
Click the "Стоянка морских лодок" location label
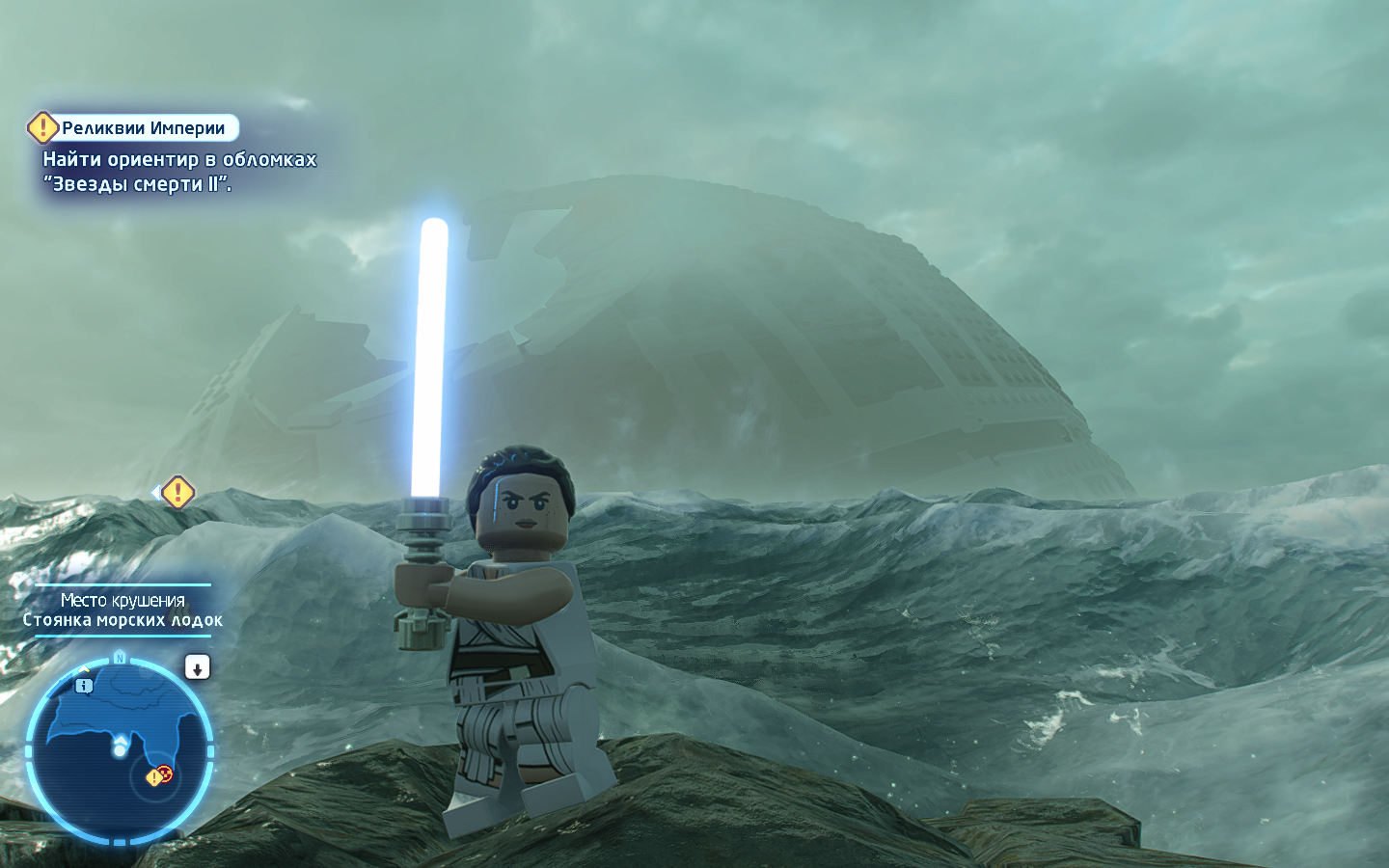(123, 621)
